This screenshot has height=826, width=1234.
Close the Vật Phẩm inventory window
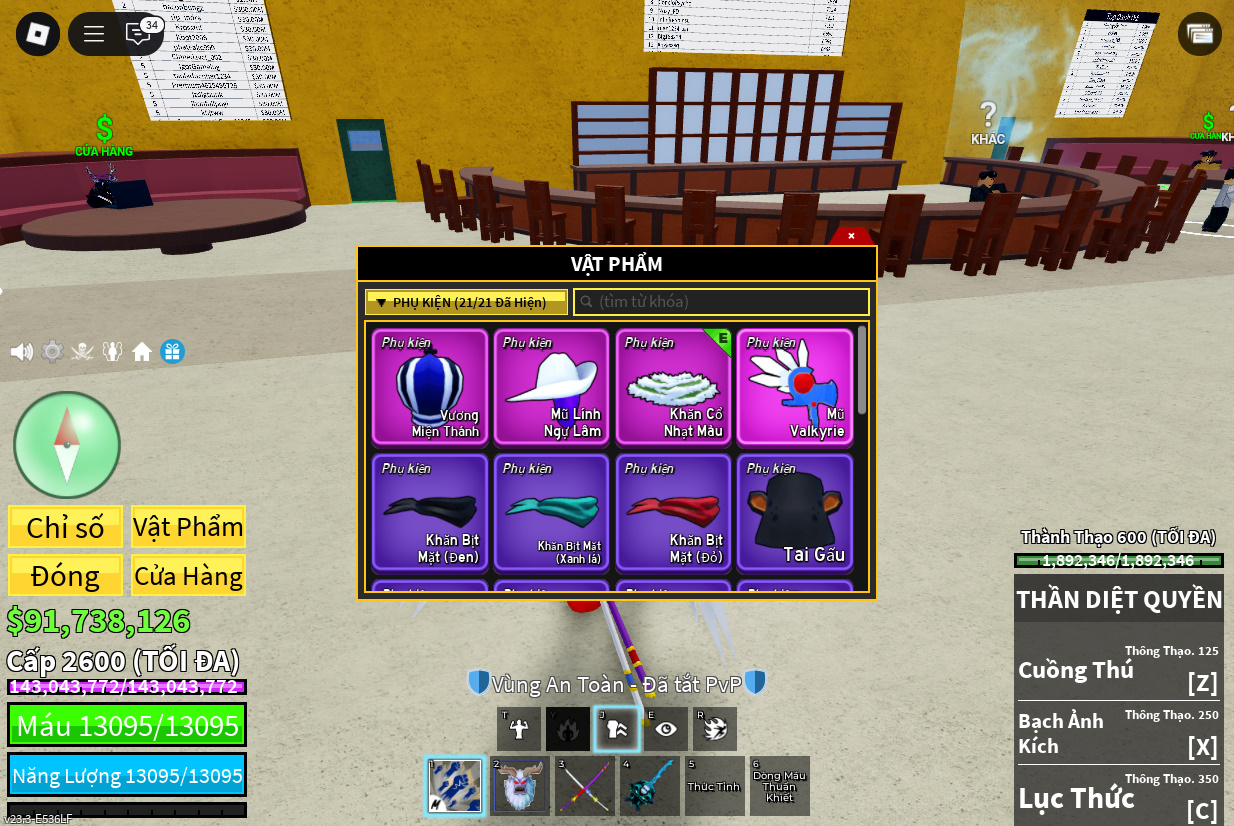pyautogui.click(x=851, y=236)
